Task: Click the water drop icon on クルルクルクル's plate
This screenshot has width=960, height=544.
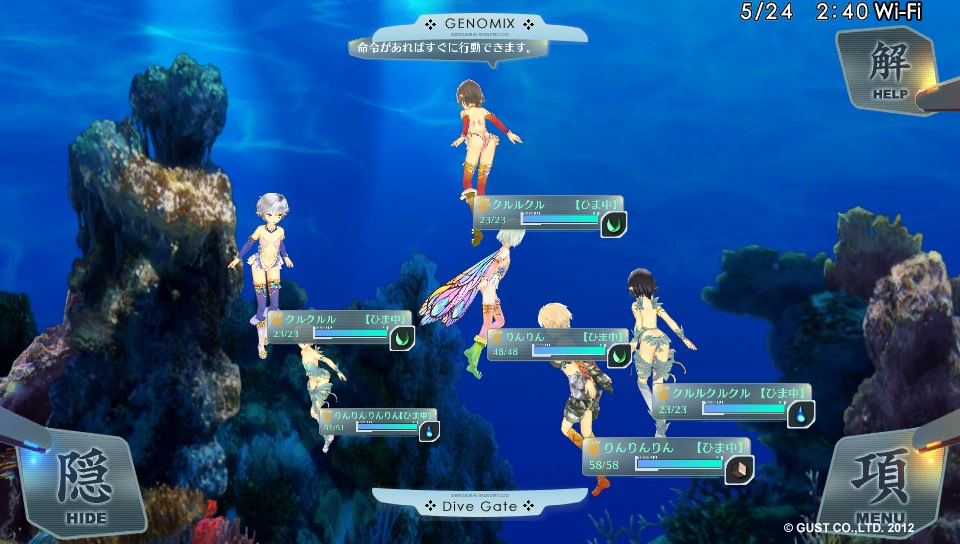Action: tap(800, 414)
